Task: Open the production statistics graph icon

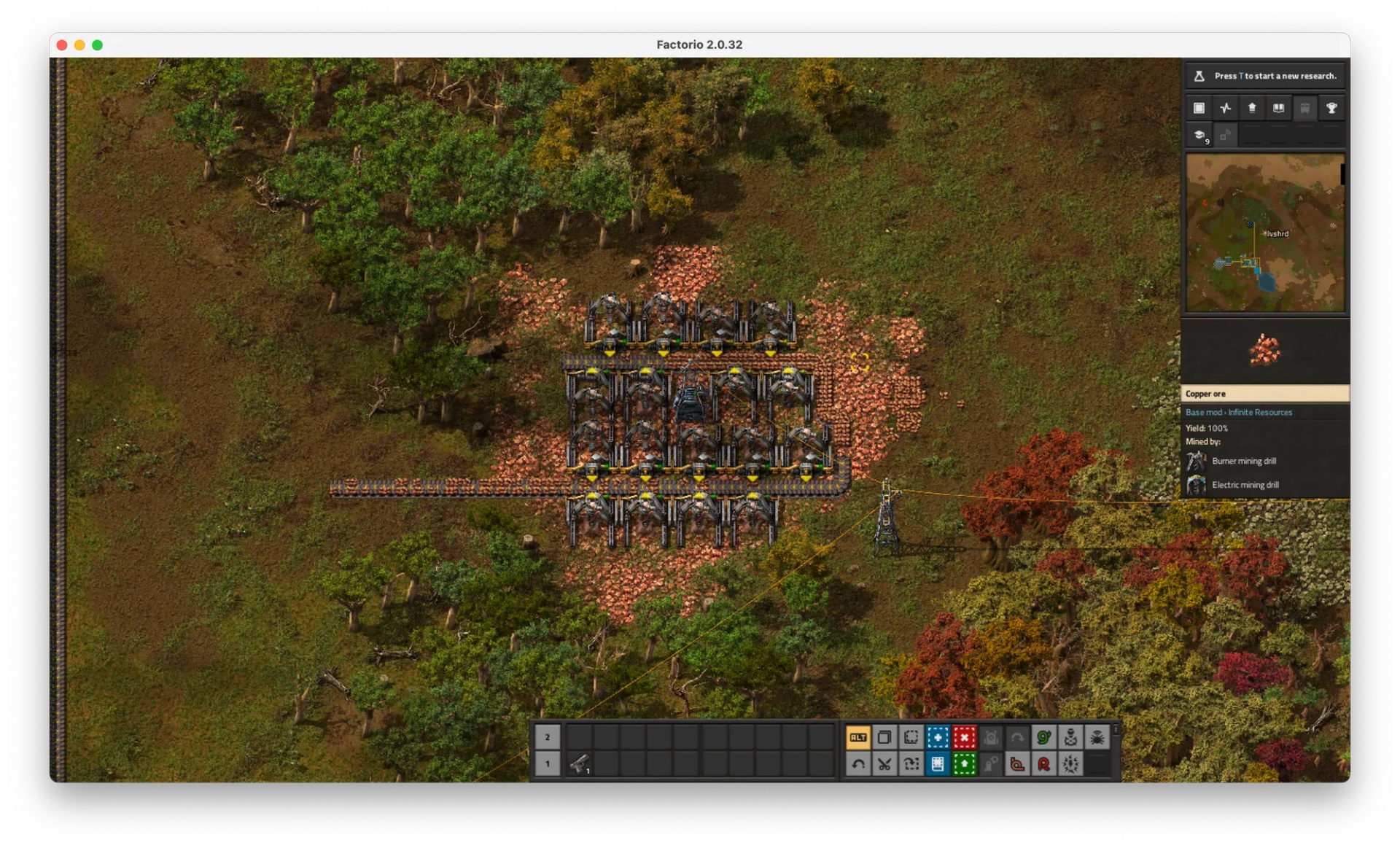Action: click(1226, 108)
